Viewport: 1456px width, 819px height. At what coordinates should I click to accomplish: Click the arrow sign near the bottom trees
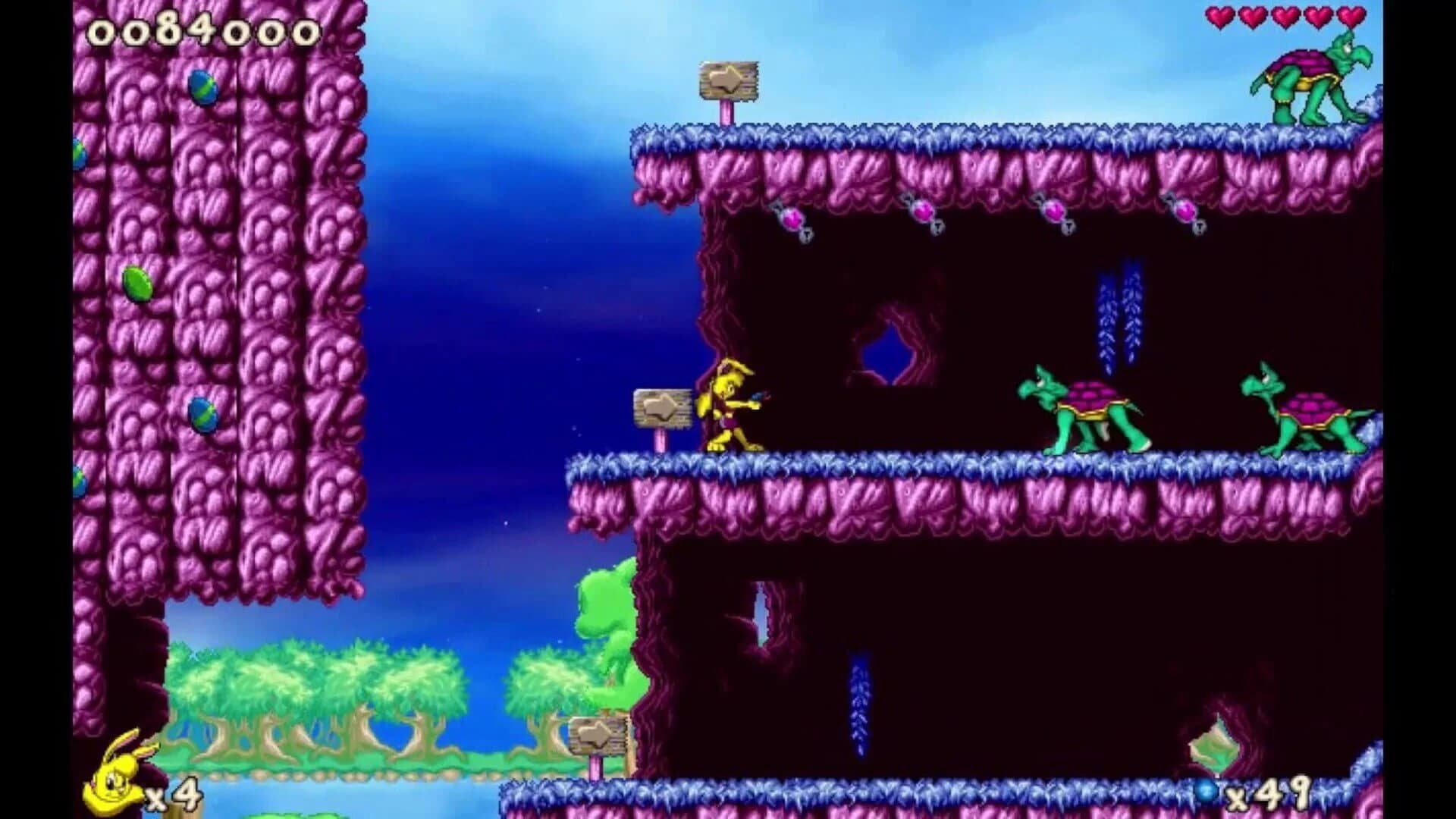click(x=597, y=736)
